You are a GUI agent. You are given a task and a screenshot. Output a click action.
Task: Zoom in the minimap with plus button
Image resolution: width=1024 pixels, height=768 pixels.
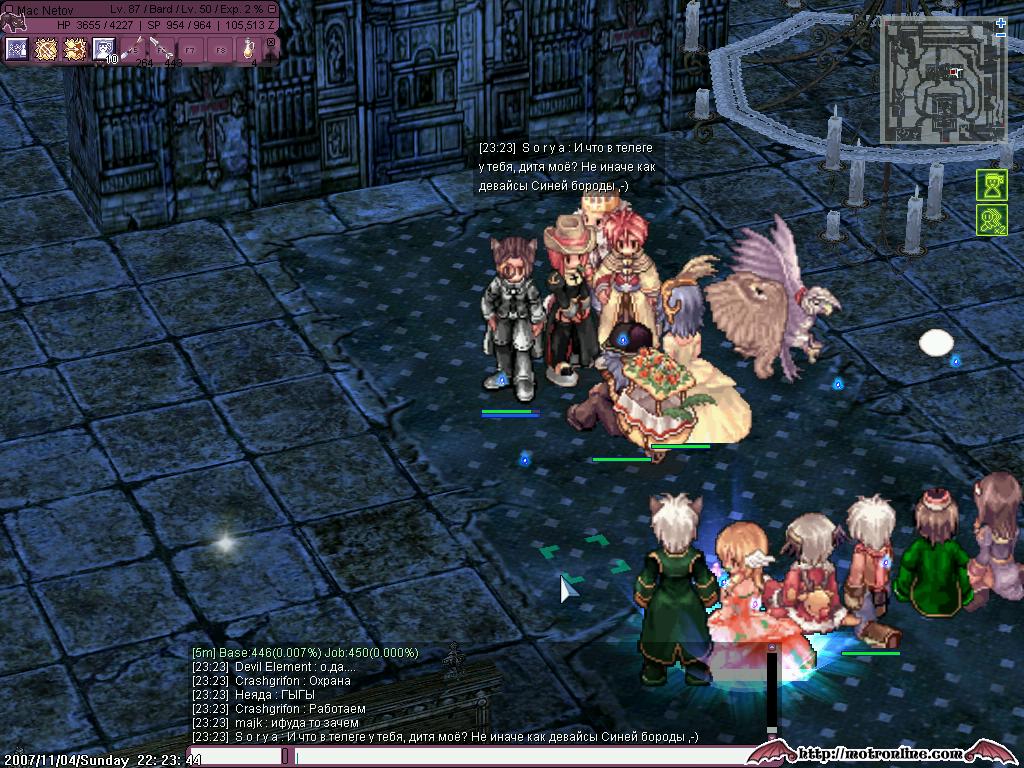pyautogui.click(x=1001, y=22)
